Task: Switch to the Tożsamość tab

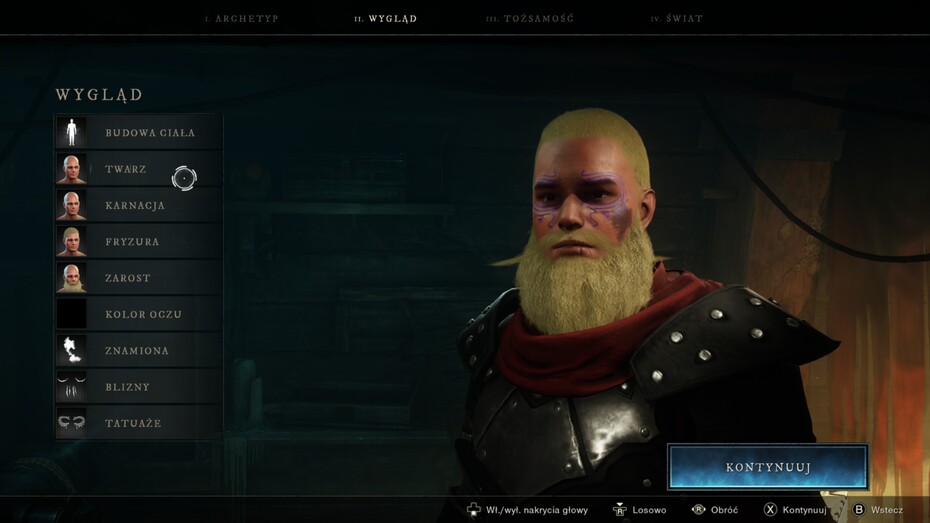Action: [529, 19]
